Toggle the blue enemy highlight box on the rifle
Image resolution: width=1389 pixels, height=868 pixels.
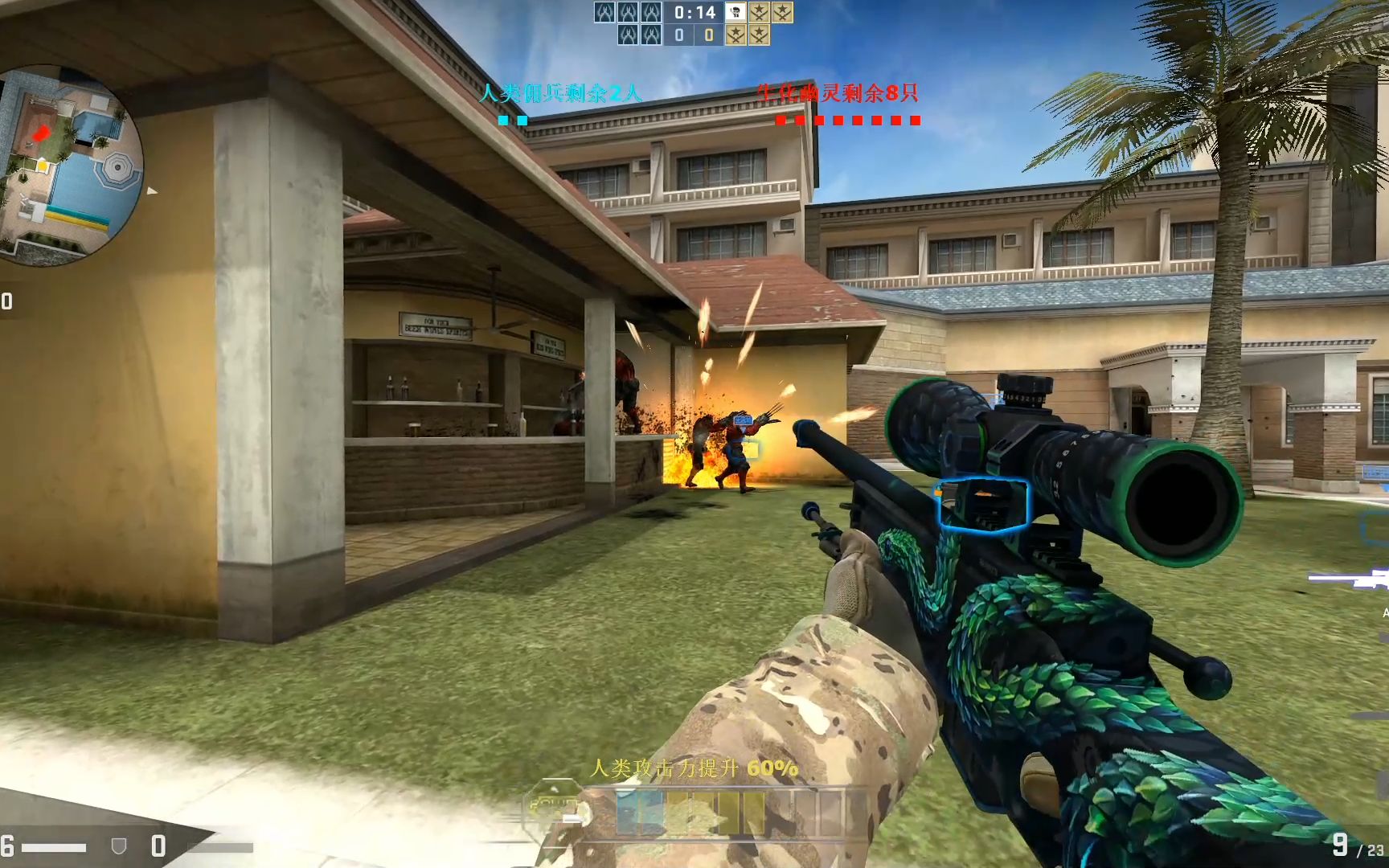coord(982,505)
